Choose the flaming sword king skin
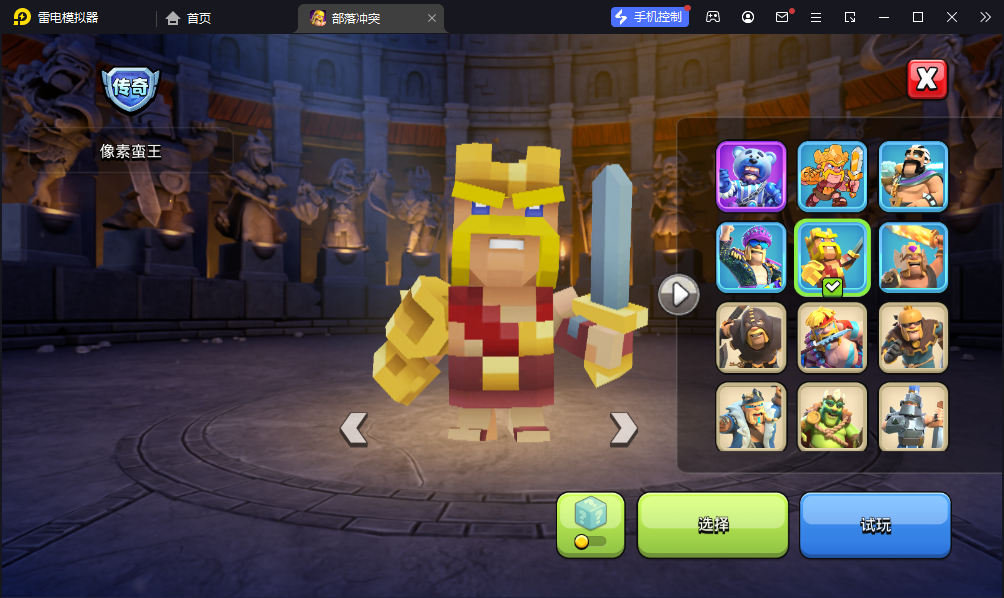Image resolution: width=1004 pixels, height=598 pixels. 913,257
